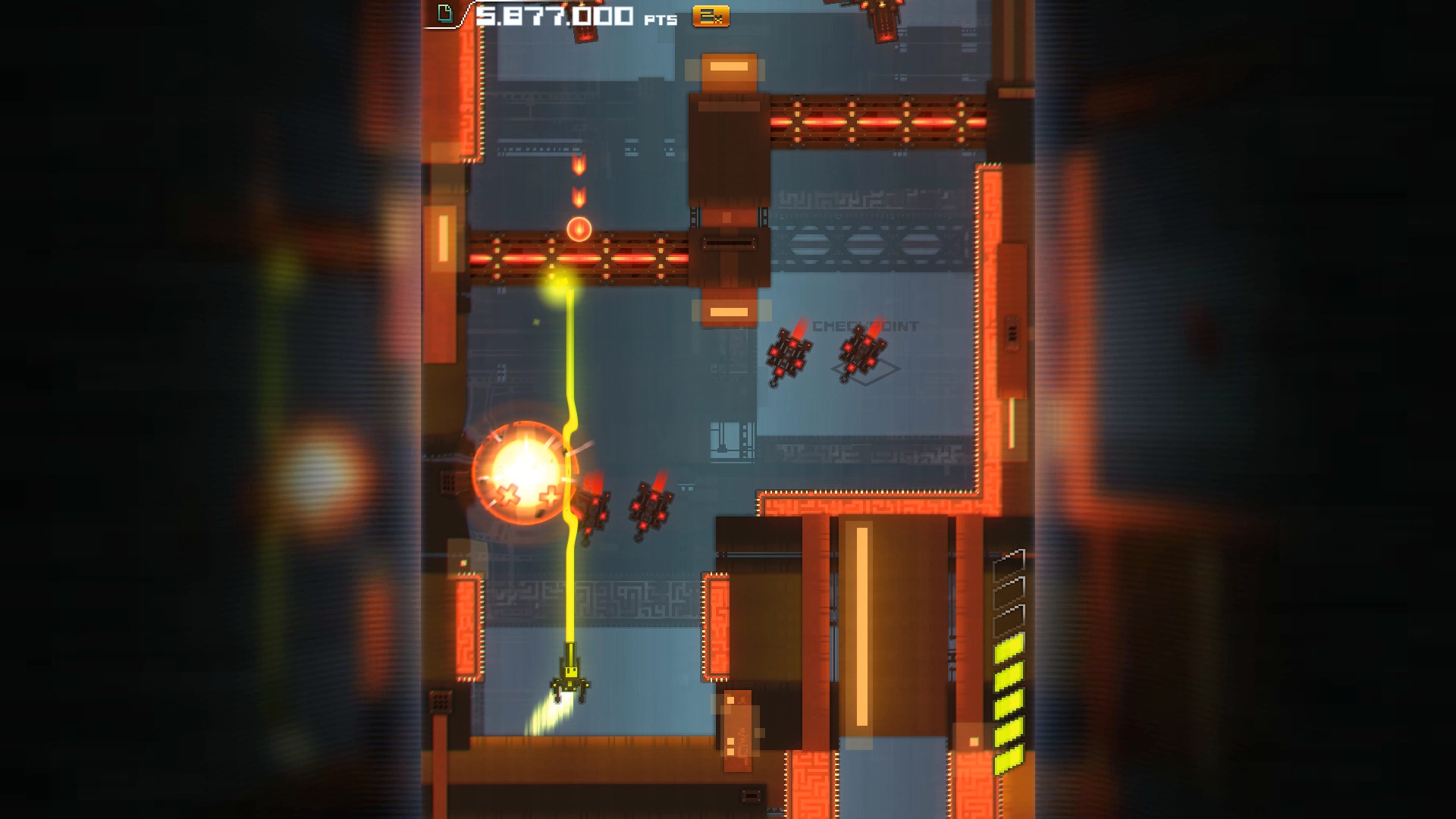
Task: Toggle the bottom yellow energy segment
Action: tap(1010, 755)
